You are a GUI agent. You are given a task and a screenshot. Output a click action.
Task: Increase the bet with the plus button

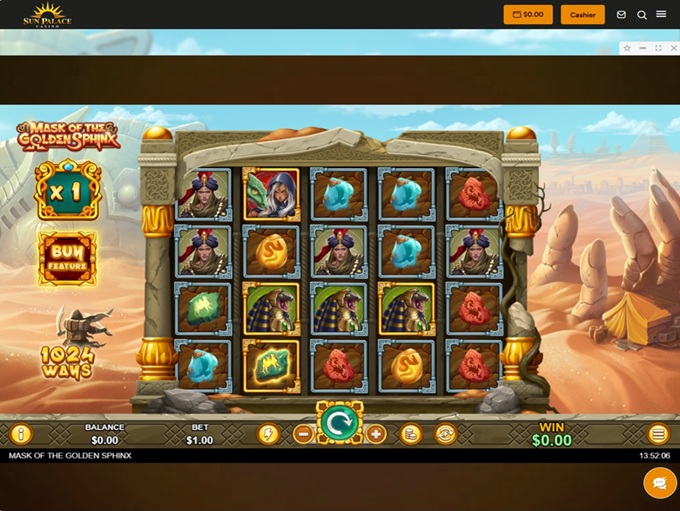pyautogui.click(x=376, y=434)
